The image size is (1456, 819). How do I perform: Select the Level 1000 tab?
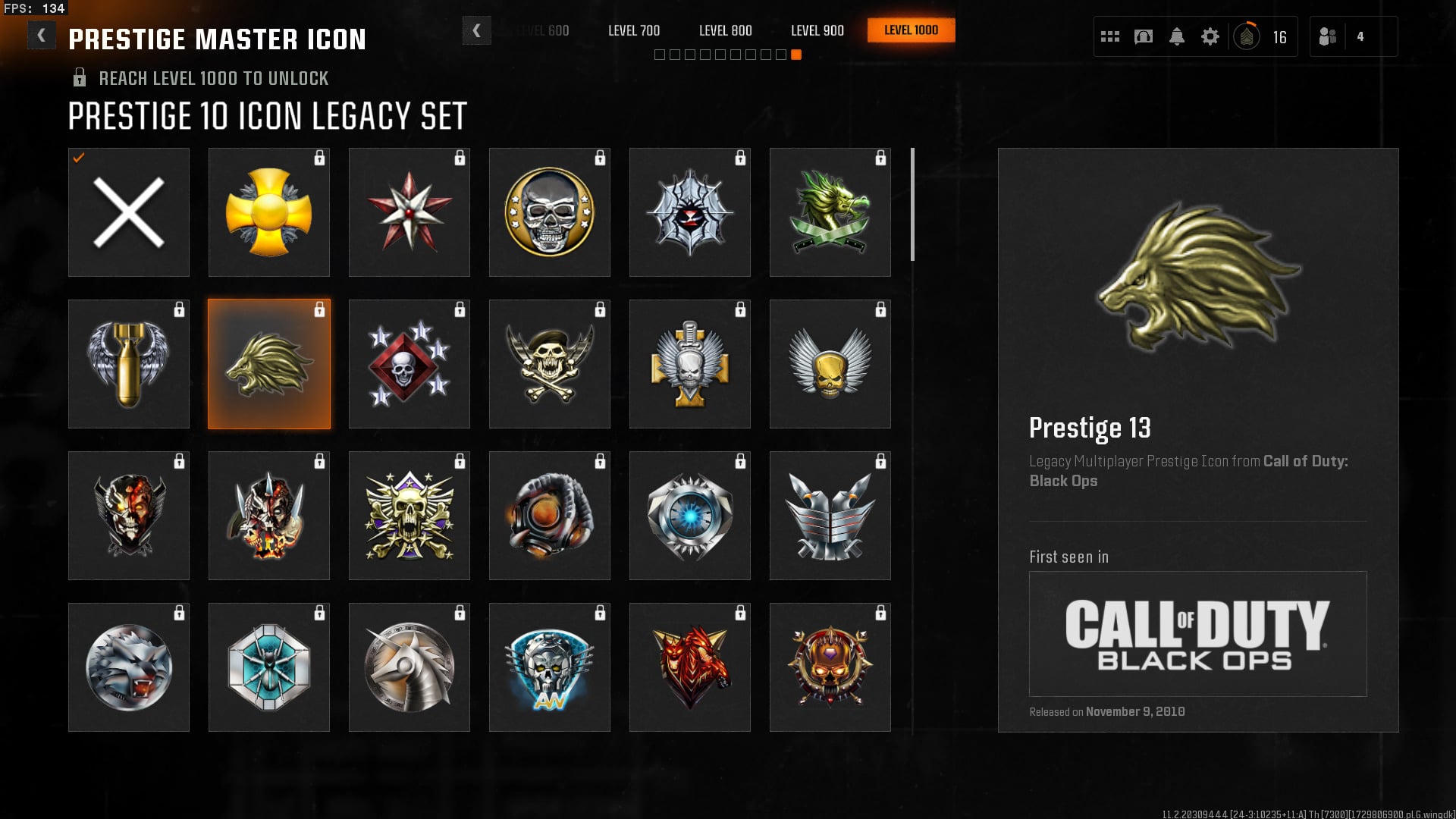911,30
